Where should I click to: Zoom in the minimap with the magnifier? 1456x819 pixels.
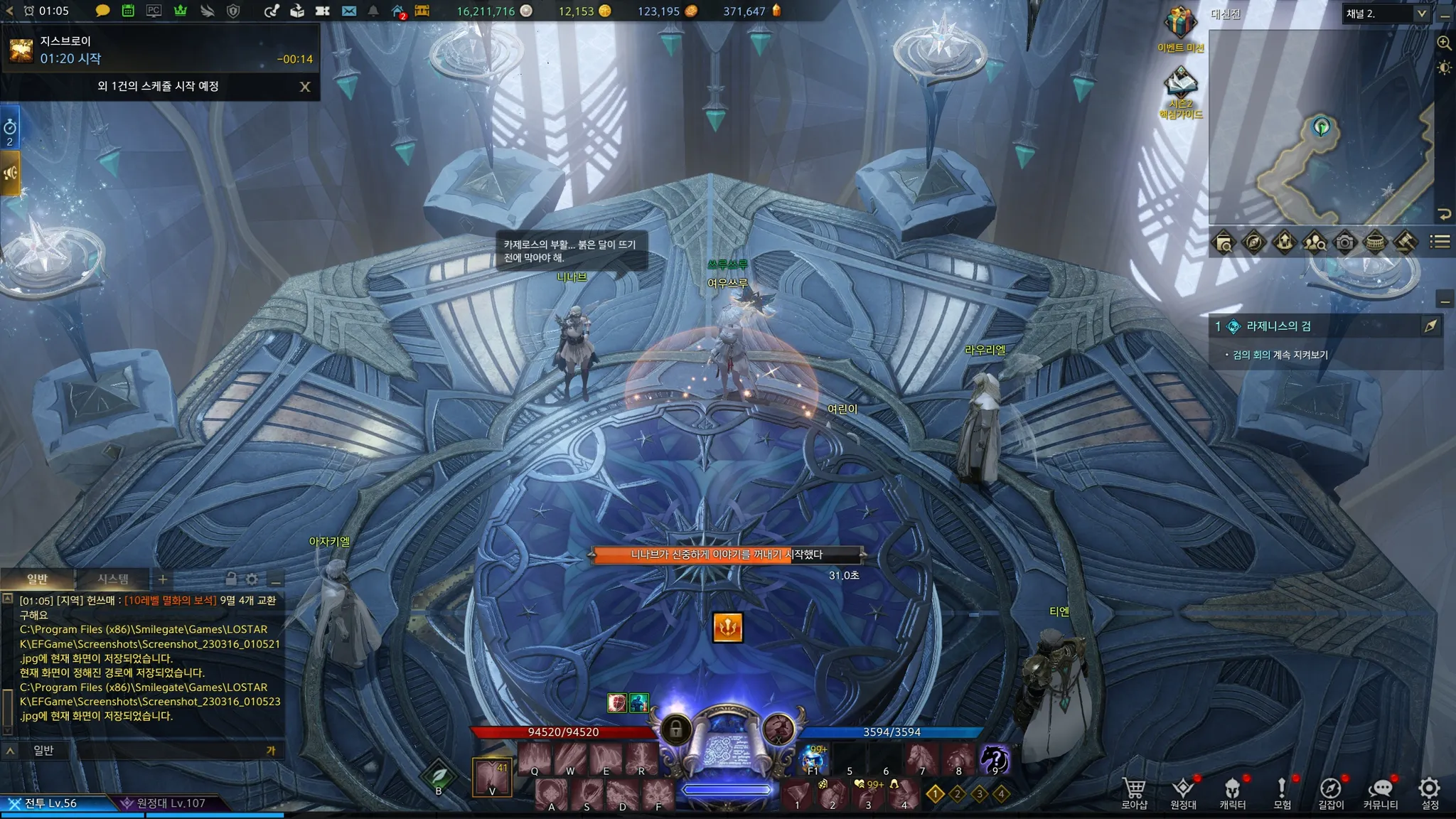point(1444,43)
